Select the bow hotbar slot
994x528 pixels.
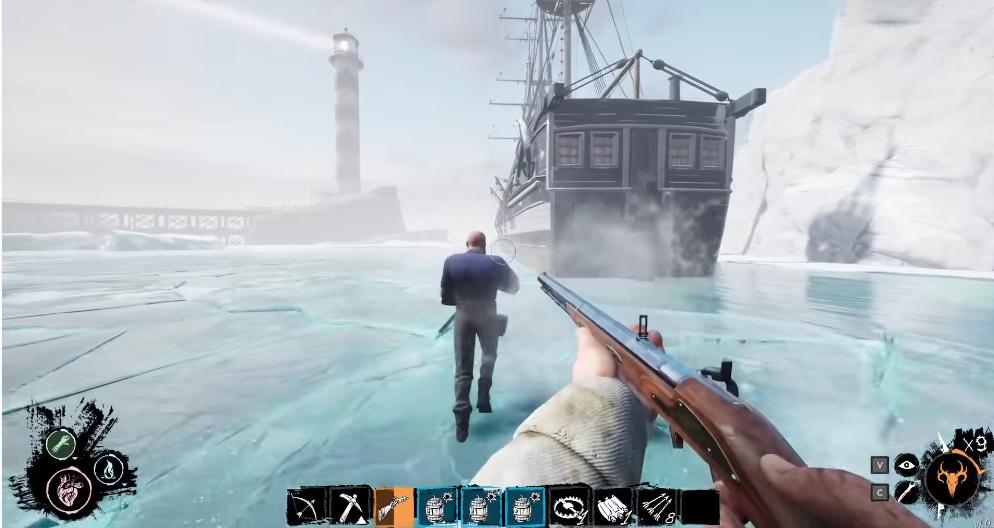point(306,507)
